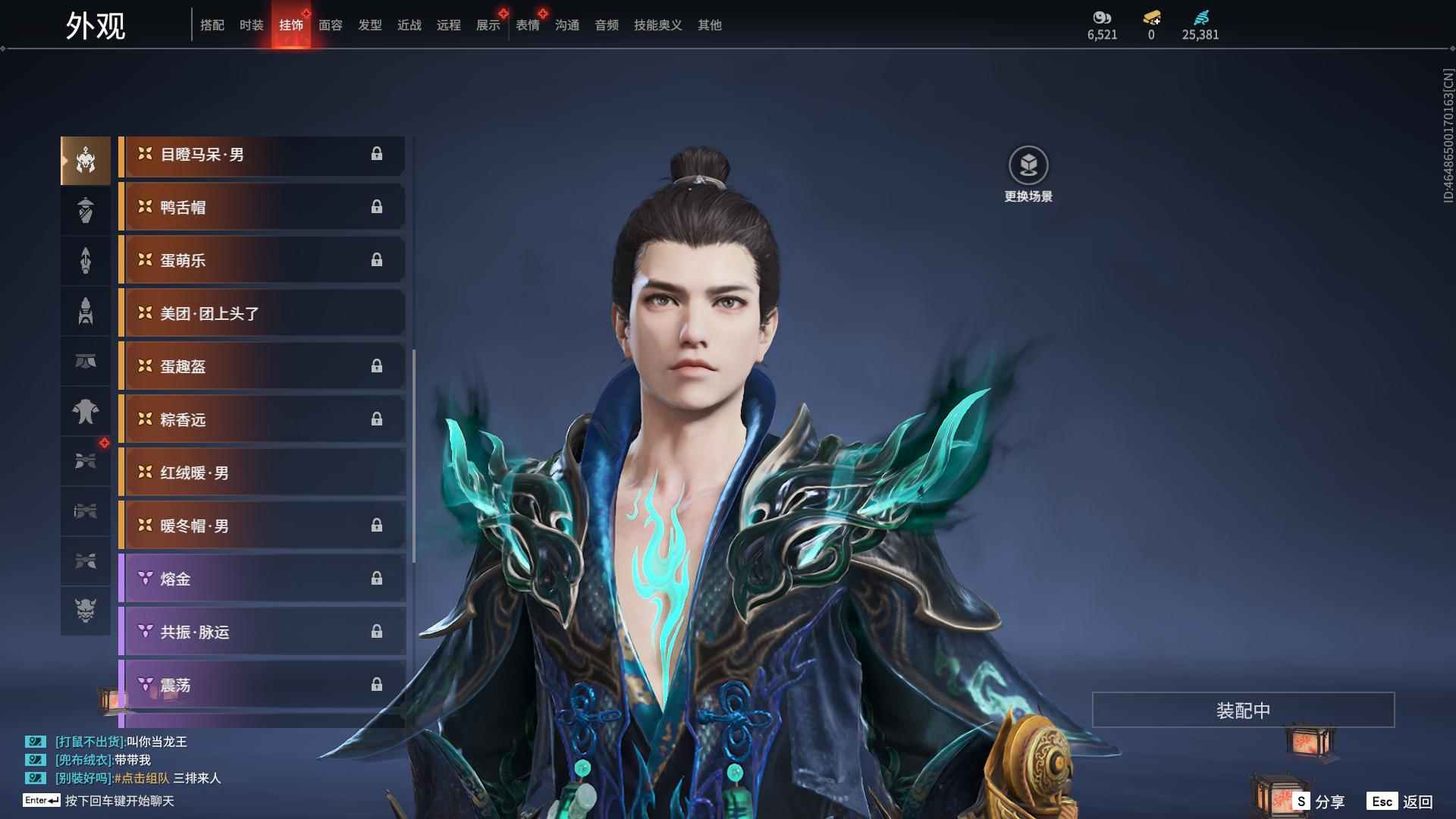Select the 美团·团上头了 accessory
The width and height of the screenshot is (1456, 819).
point(262,313)
